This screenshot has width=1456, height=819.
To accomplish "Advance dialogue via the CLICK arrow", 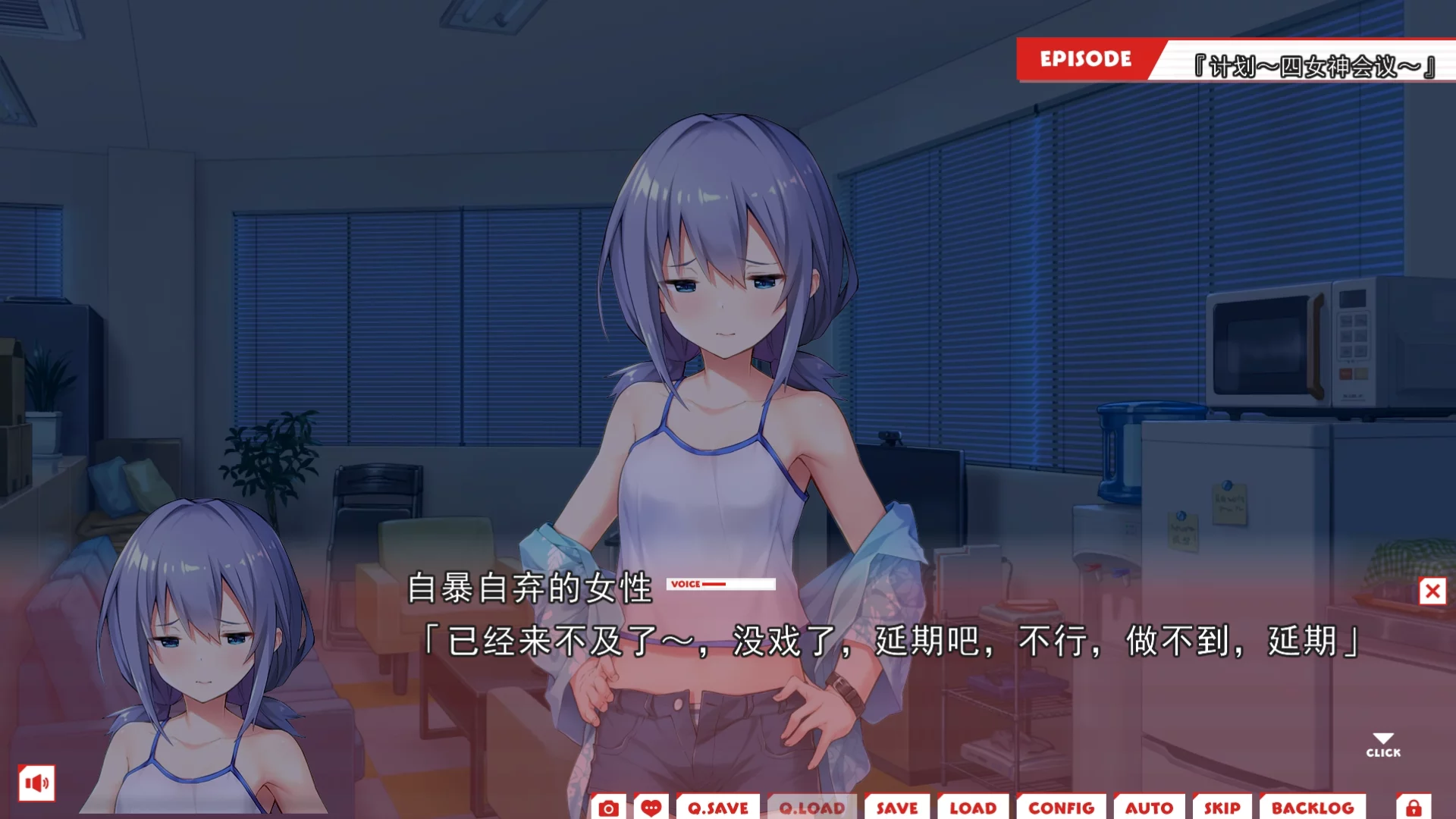I will pyautogui.click(x=1383, y=745).
